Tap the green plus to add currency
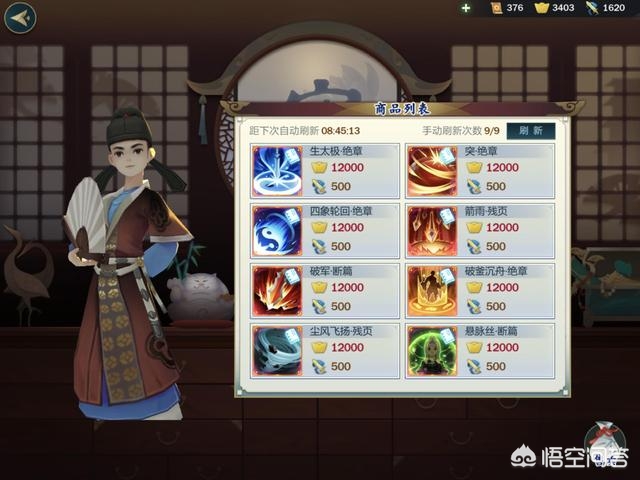The height and width of the screenshot is (480, 640). [x=466, y=8]
